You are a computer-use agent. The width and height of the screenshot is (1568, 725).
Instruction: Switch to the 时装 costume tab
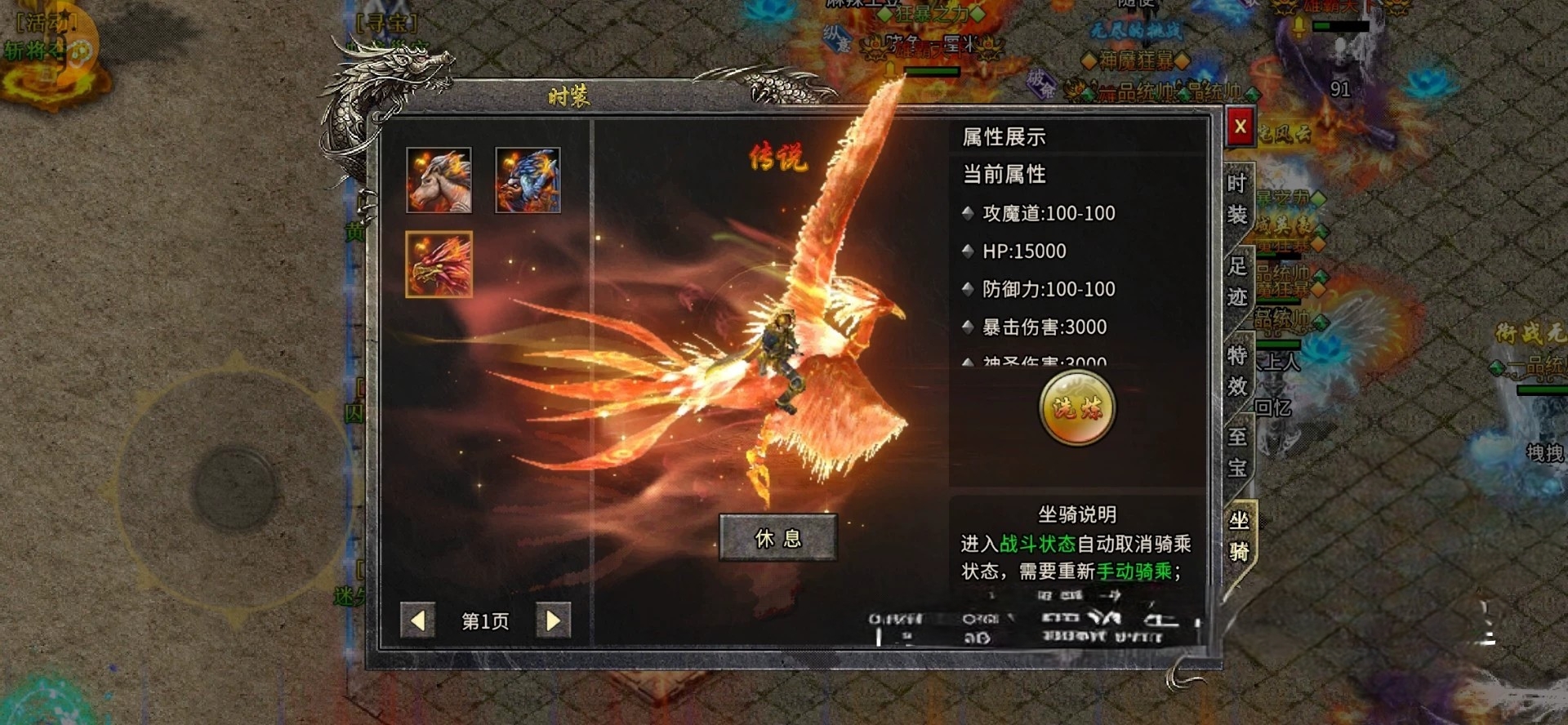tap(1237, 199)
